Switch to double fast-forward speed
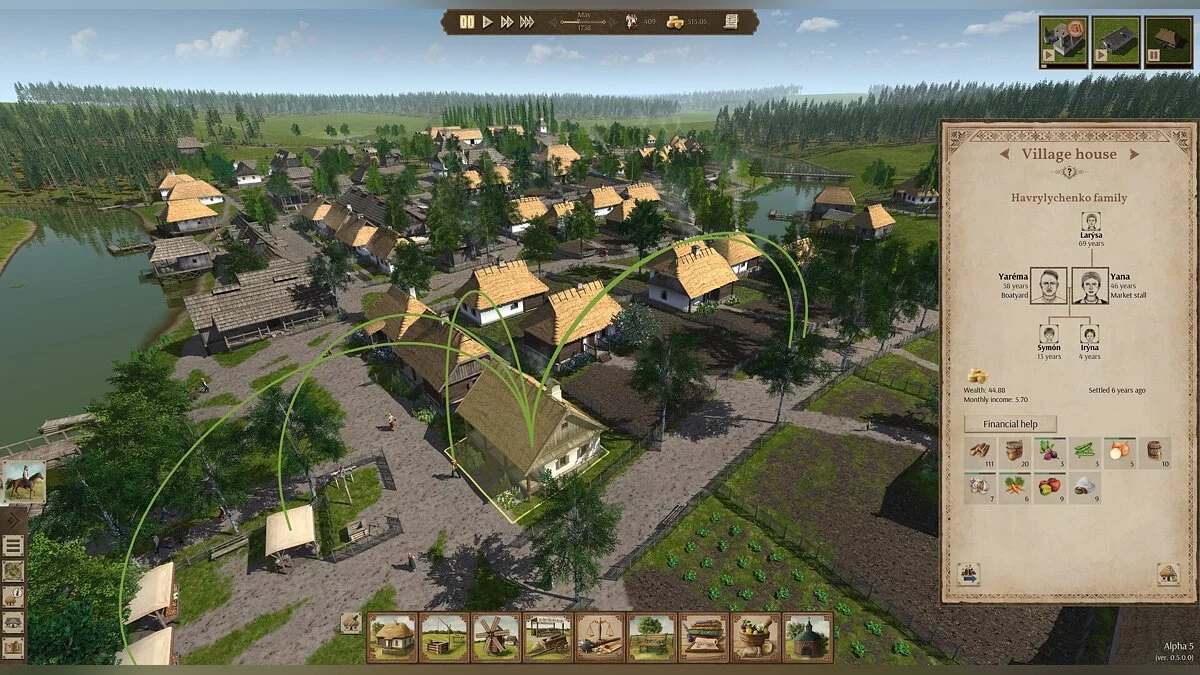 pyautogui.click(x=507, y=22)
